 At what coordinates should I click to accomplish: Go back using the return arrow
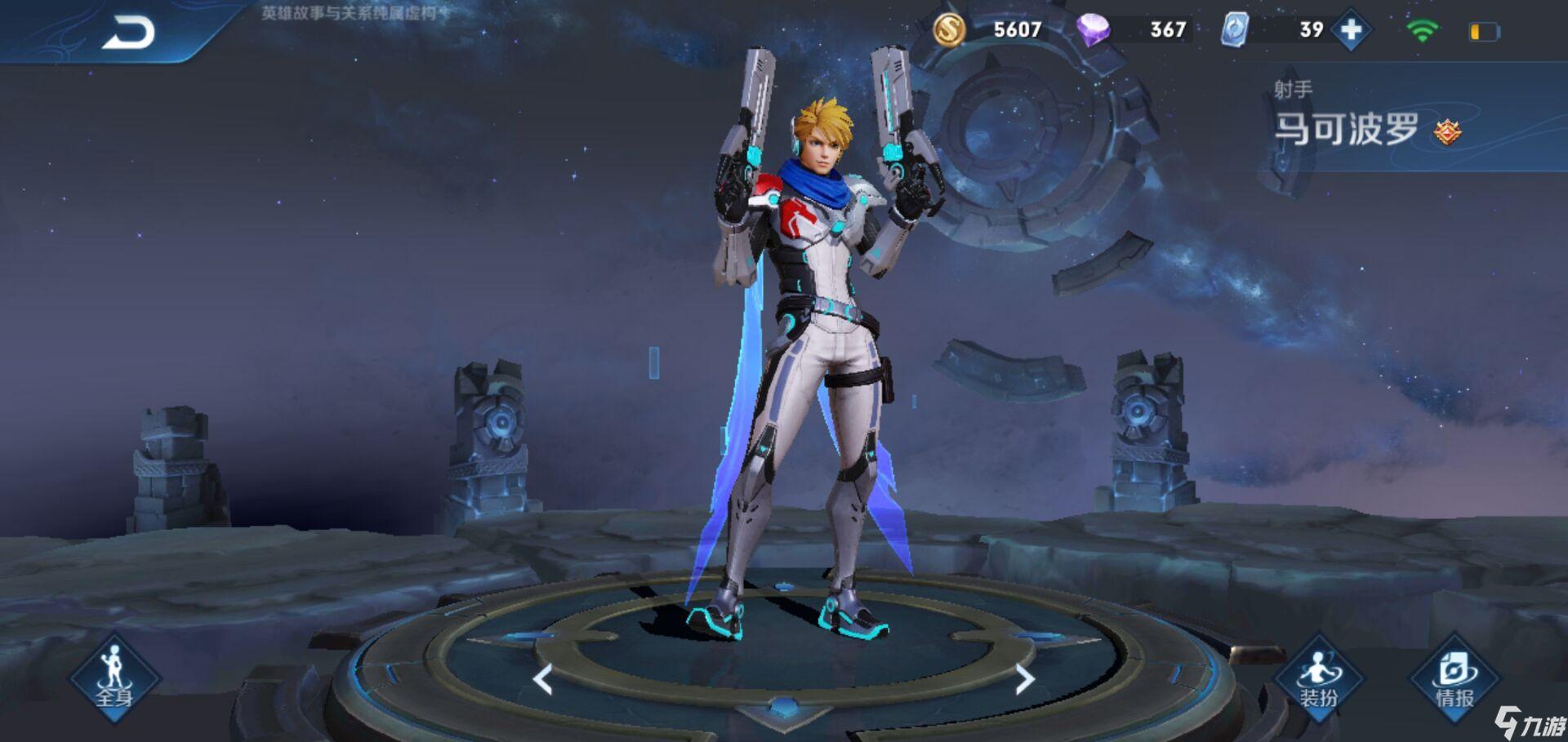(x=128, y=33)
